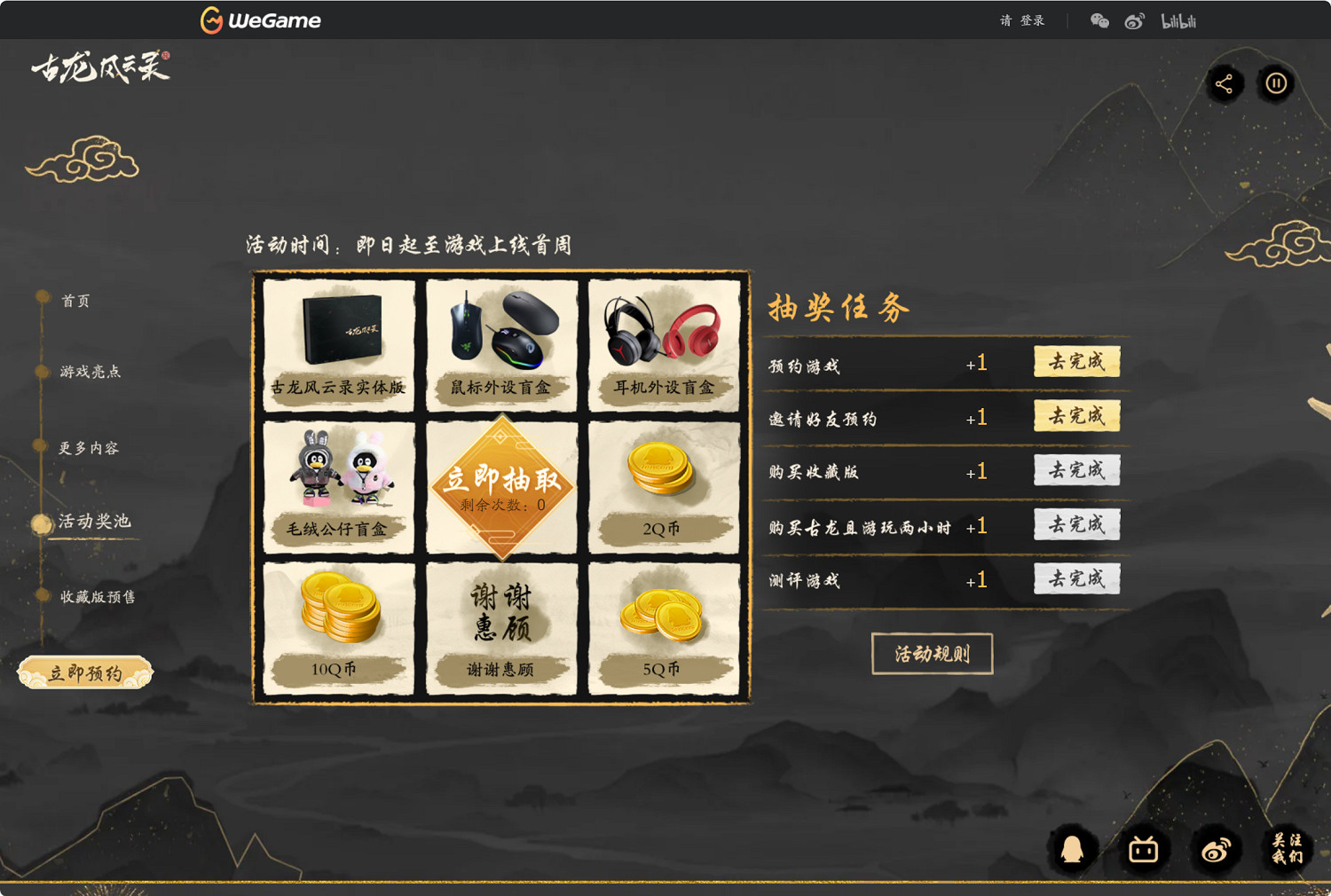Open the bilibili TV icon at bottom right
Image resolution: width=1331 pixels, height=896 pixels.
click(x=1144, y=849)
